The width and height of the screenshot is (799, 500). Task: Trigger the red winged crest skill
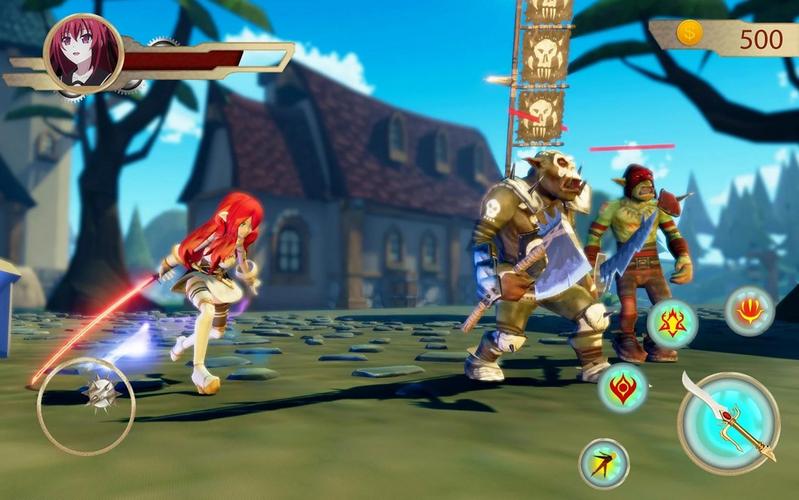pos(623,388)
